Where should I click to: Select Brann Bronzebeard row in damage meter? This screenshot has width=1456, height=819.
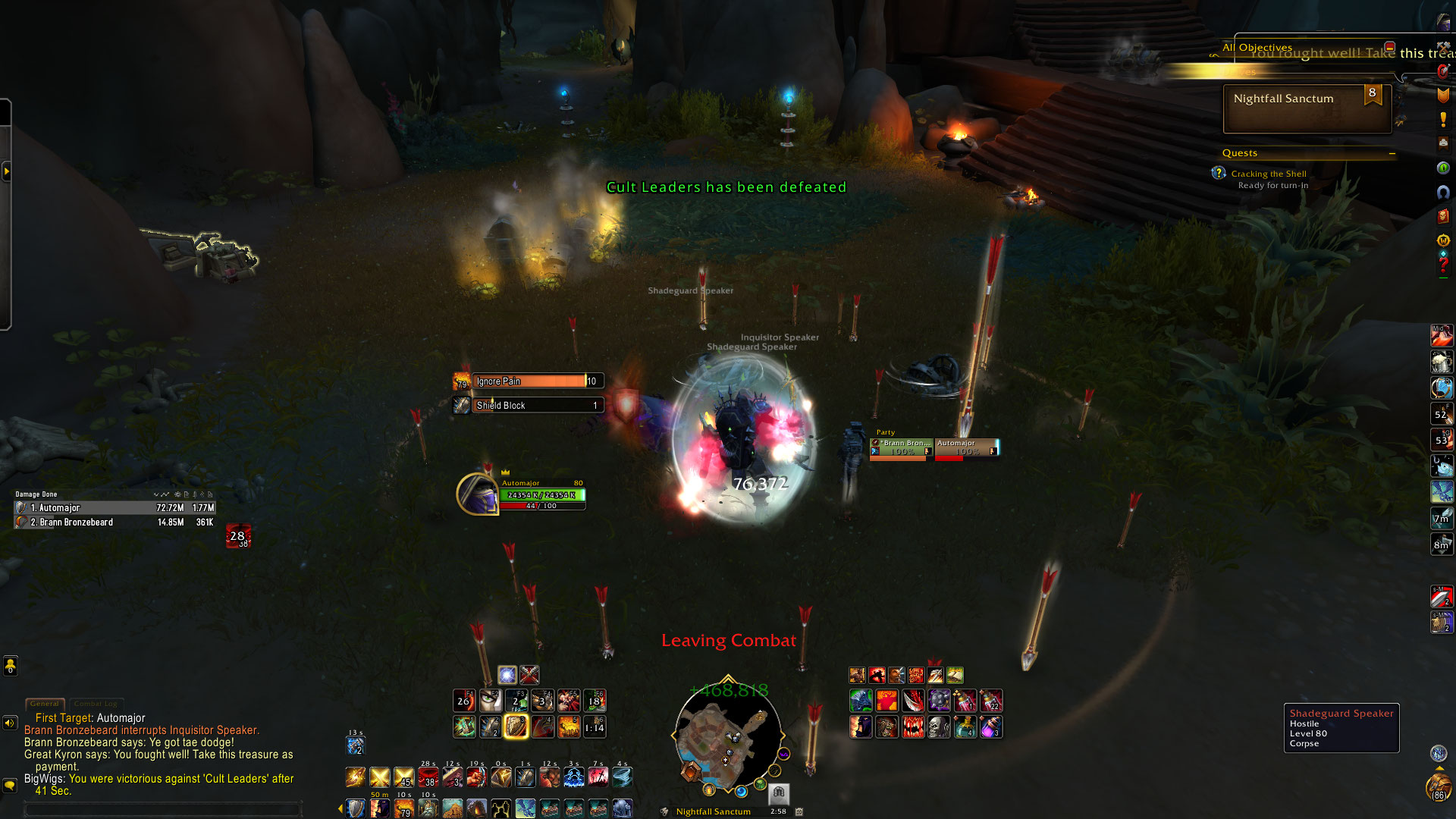coord(114,522)
